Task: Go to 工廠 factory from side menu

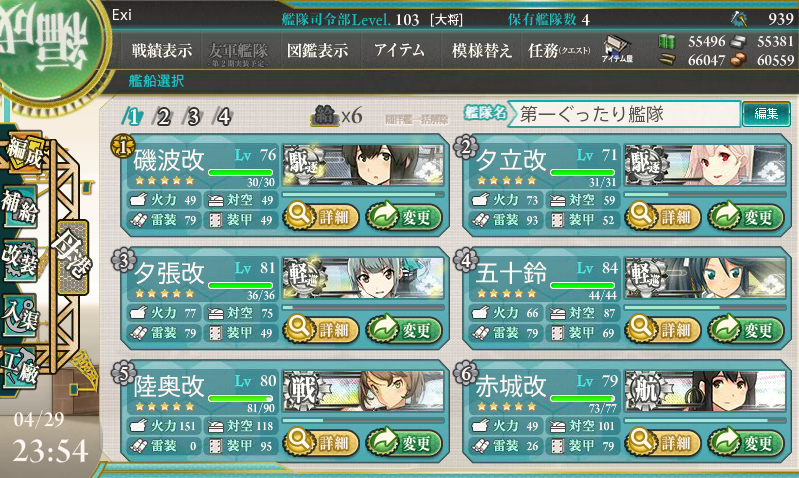Action: 21,362
